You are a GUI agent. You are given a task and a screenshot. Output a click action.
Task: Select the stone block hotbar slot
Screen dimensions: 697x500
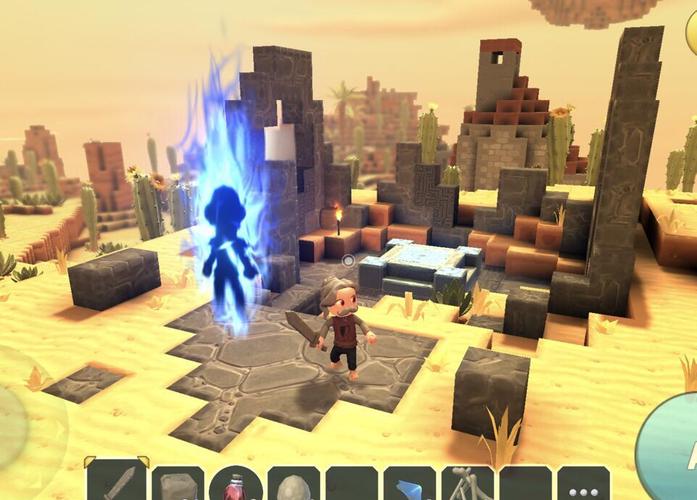177,484
